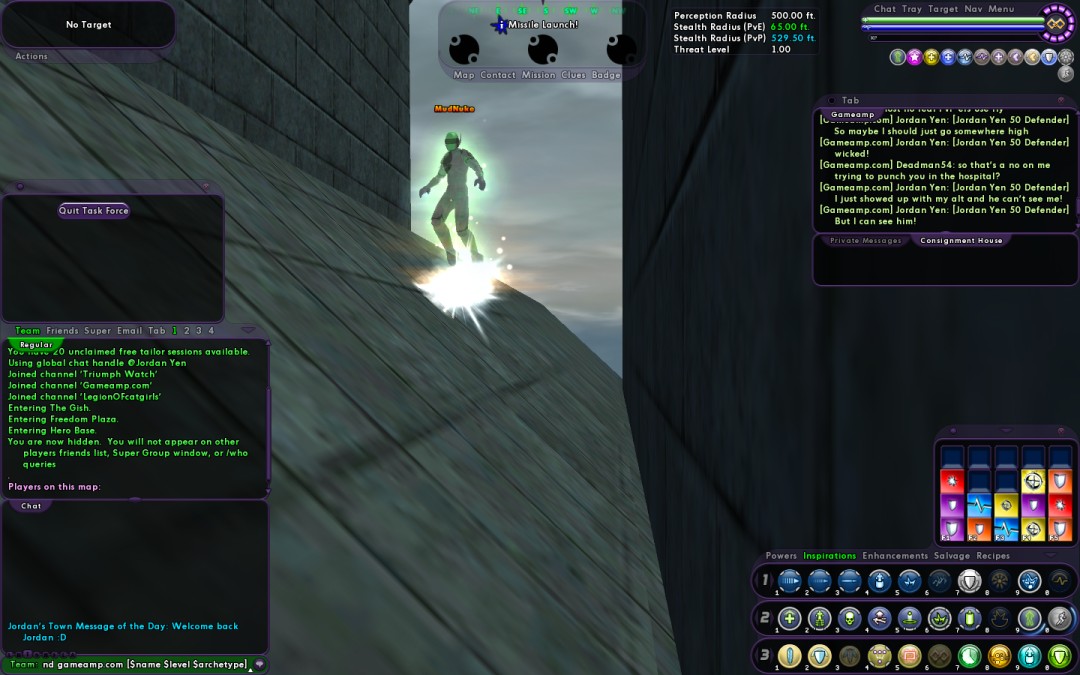Open the Target window from the top bar

coord(943,9)
